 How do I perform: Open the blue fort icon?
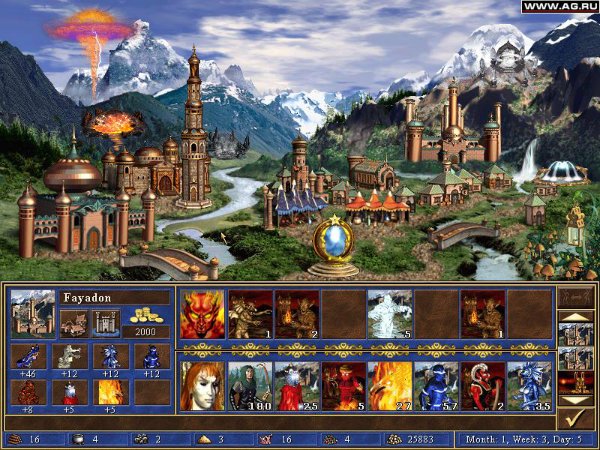(x=107, y=322)
